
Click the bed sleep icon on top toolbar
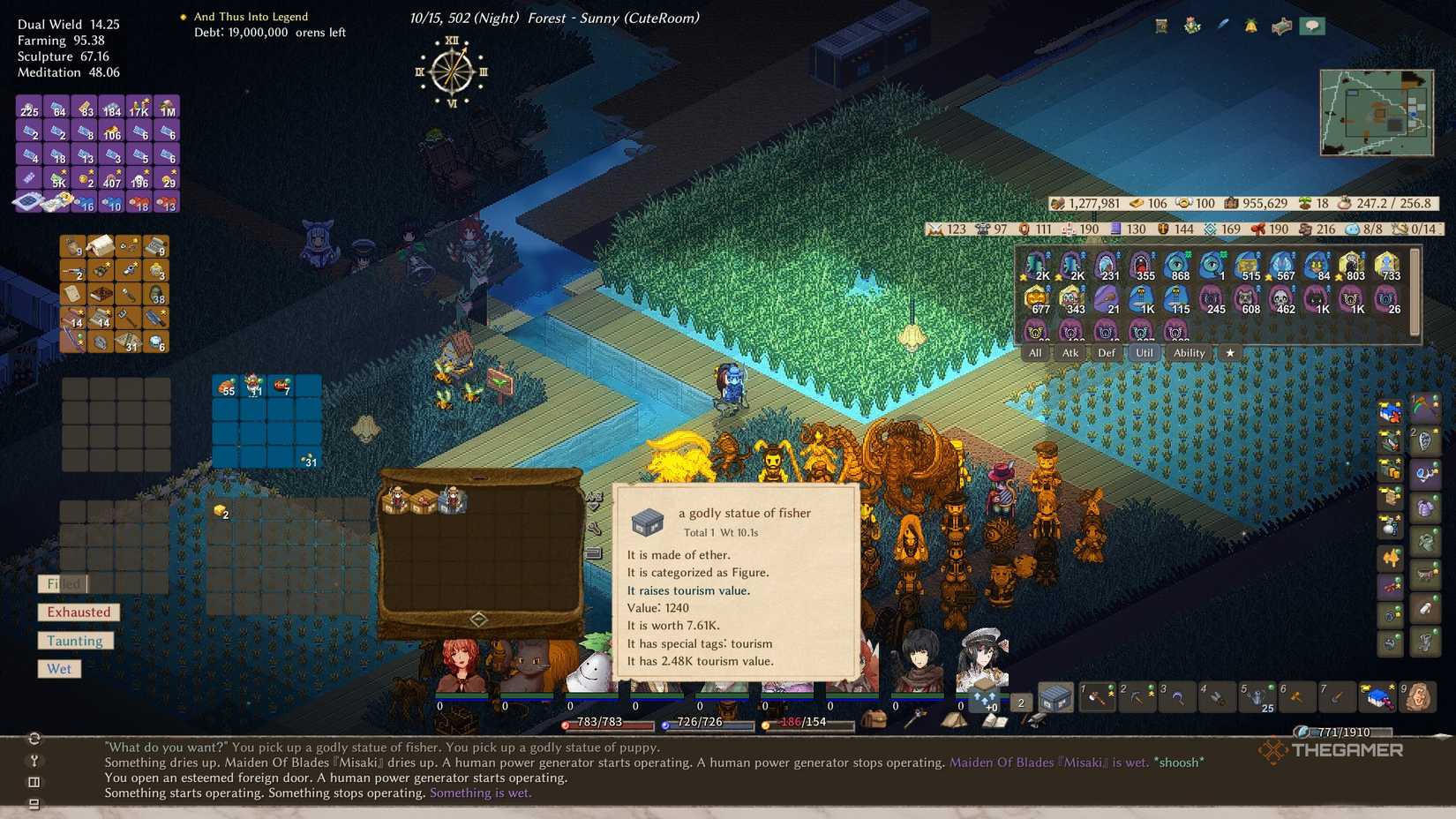pos(1282,25)
